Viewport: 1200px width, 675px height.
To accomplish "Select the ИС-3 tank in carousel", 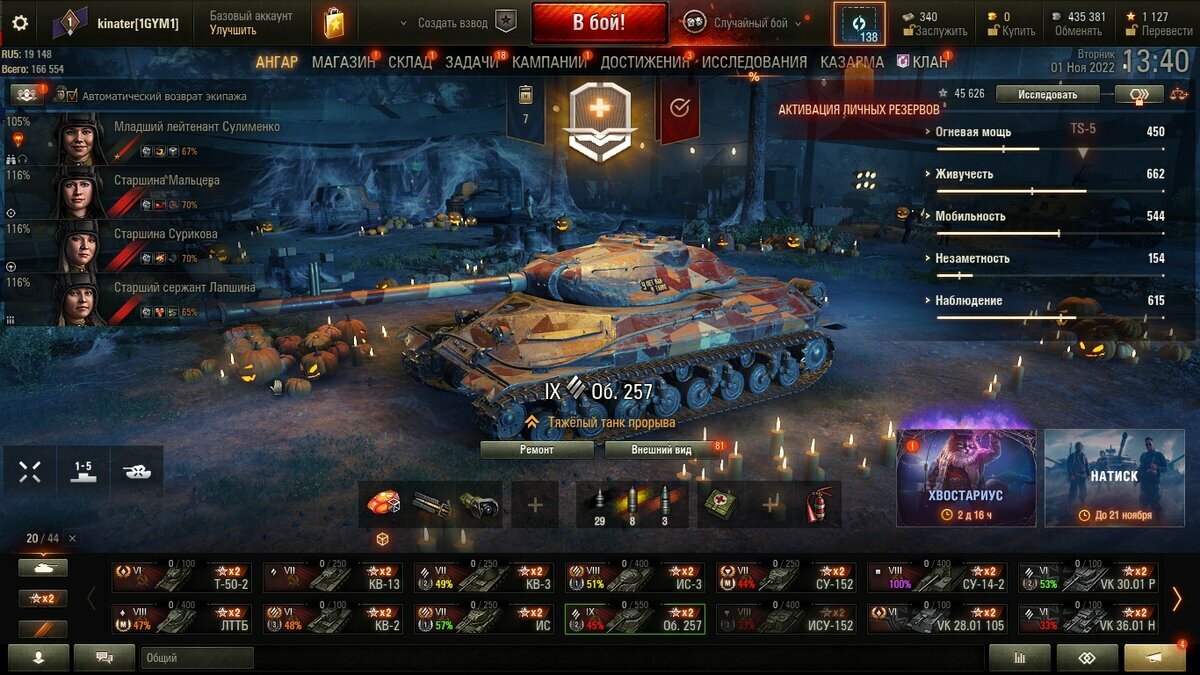I will coord(635,578).
